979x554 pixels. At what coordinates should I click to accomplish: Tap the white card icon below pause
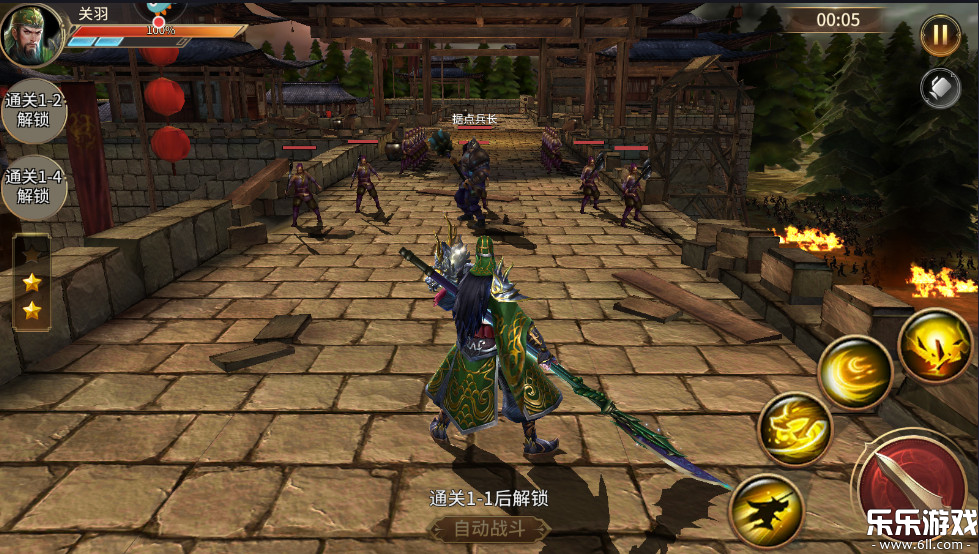[939, 87]
